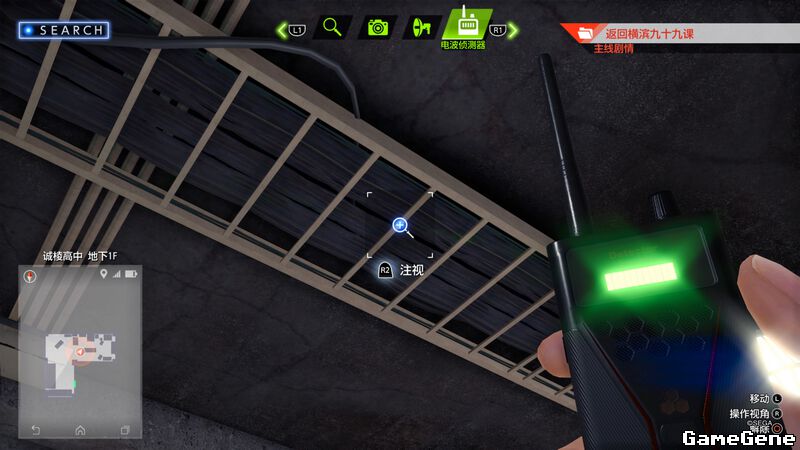
Task: Click the location pin icon on the phone
Action: [x=103, y=274]
